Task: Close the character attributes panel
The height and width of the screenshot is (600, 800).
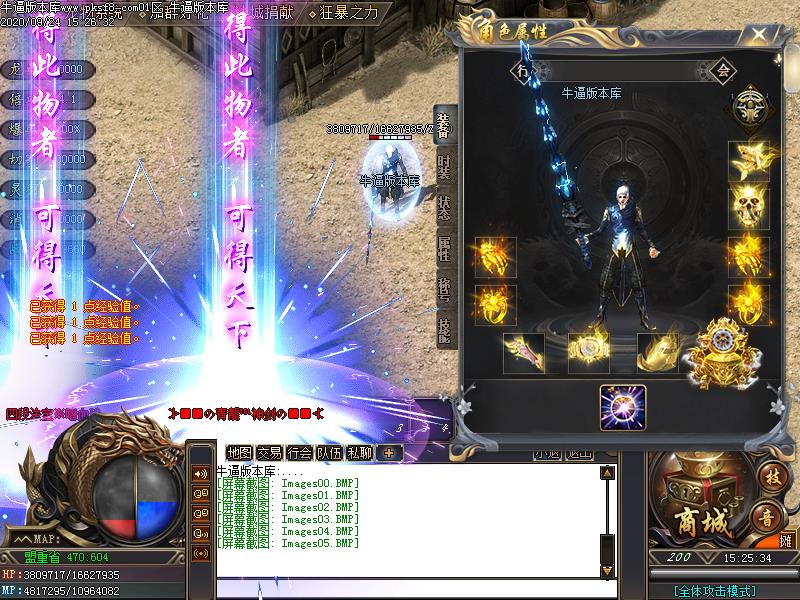Action: coord(761,35)
